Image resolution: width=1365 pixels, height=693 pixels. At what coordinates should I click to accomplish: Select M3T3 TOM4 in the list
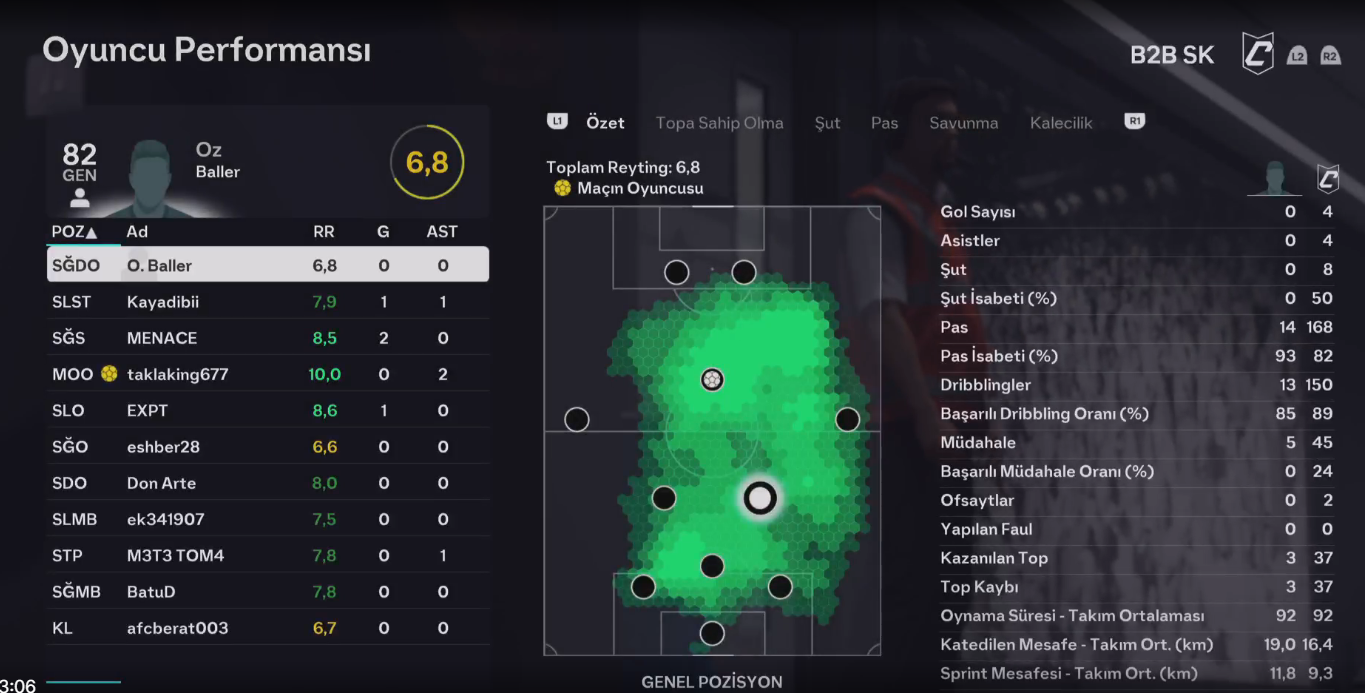pyautogui.click(x=267, y=555)
